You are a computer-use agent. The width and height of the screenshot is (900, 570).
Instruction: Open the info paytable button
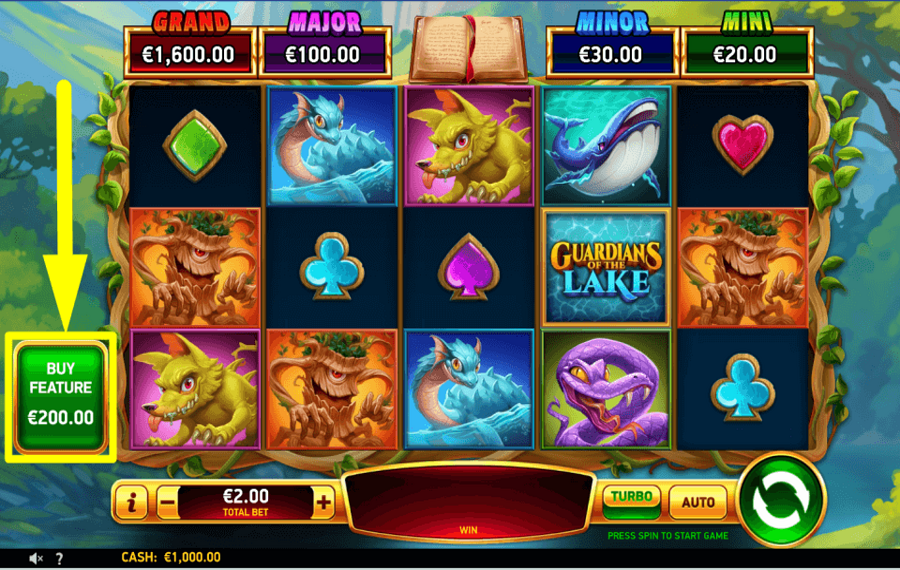(132, 503)
